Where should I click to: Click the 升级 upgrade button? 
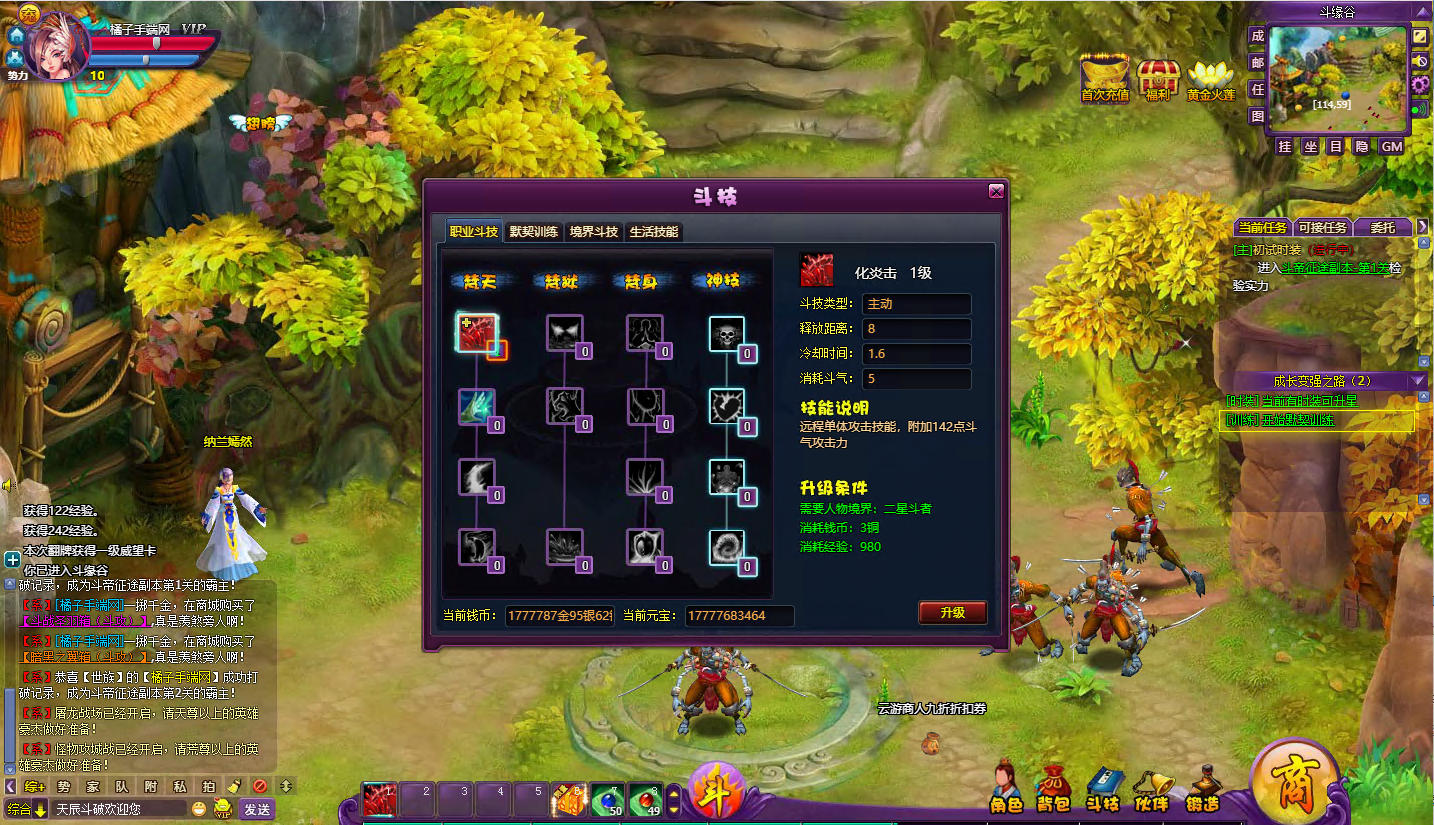[952, 612]
